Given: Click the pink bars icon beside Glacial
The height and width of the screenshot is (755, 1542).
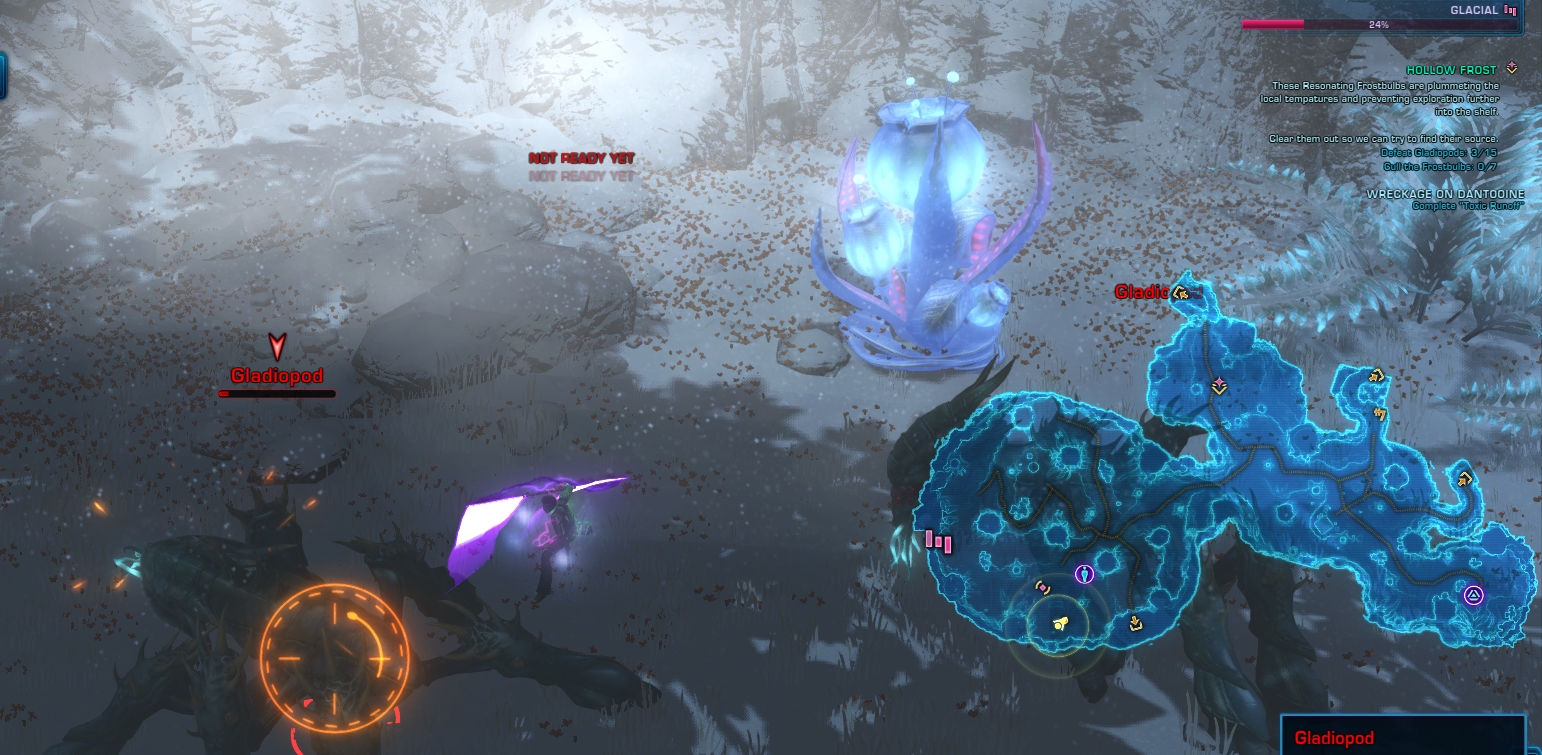Looking at the screenshot, I should (x=1510, y=10).
